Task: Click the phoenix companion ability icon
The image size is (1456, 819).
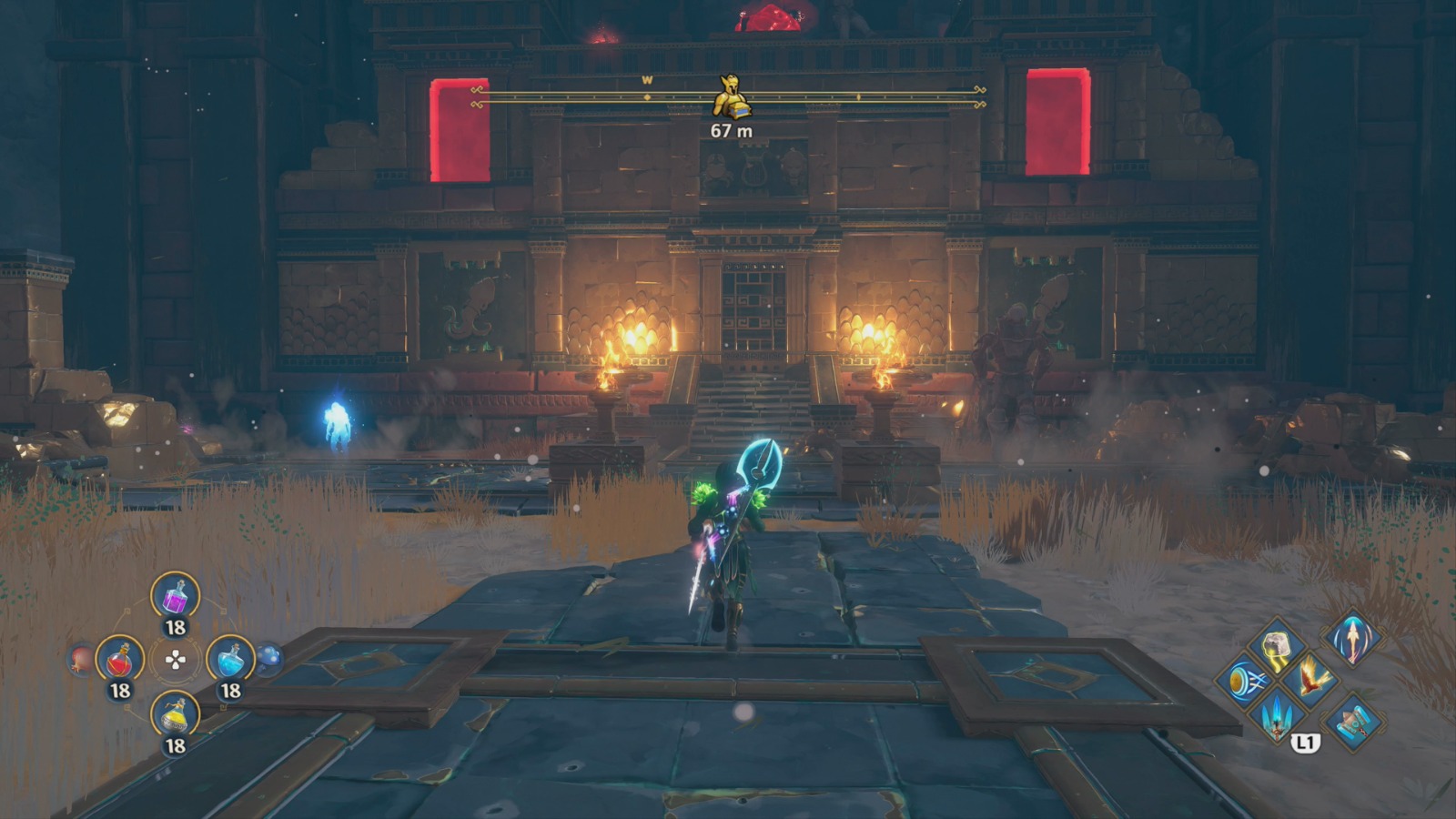Action: (x=1310, y=681)
